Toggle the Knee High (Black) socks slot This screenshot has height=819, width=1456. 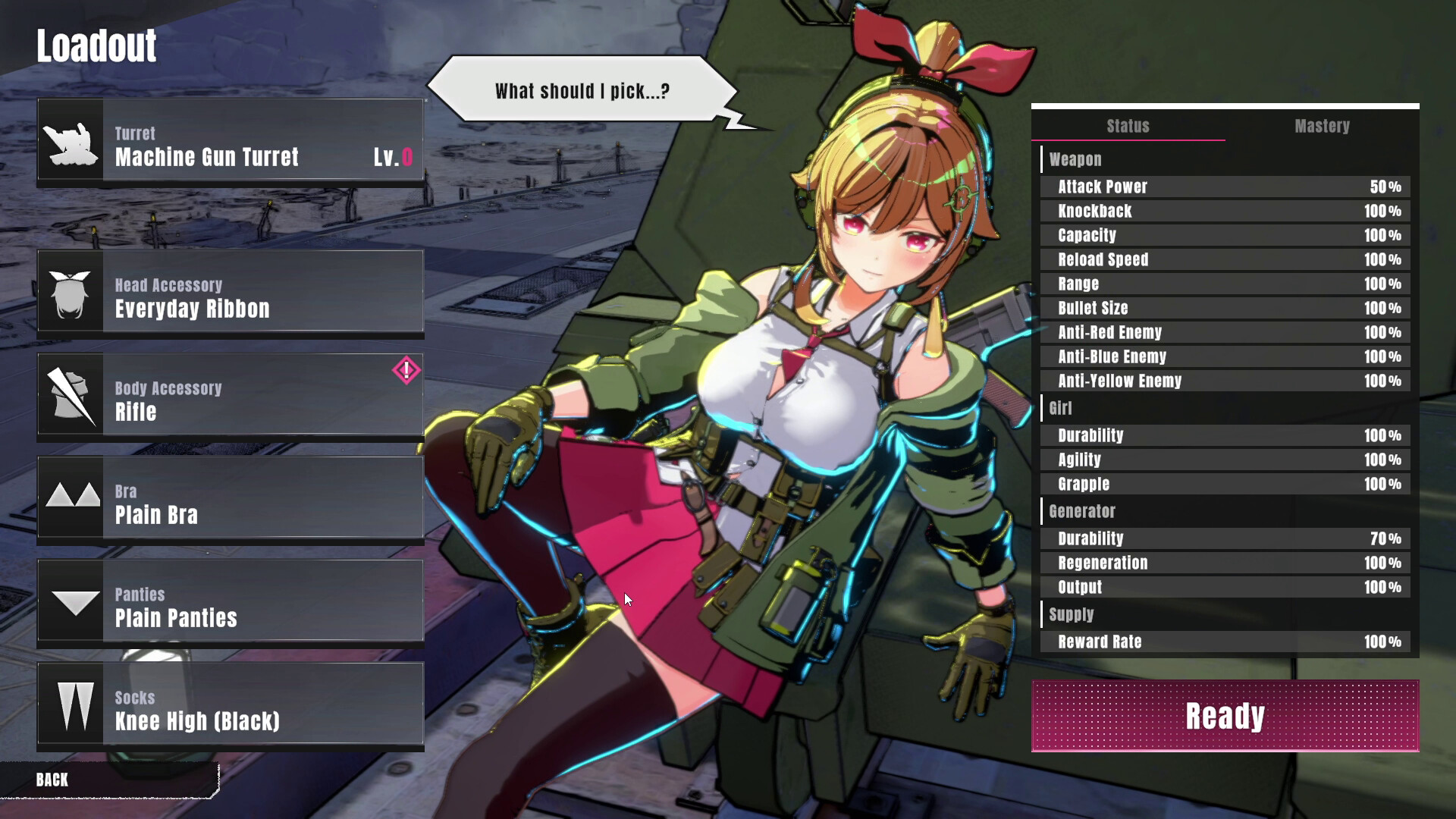[227, 705]
